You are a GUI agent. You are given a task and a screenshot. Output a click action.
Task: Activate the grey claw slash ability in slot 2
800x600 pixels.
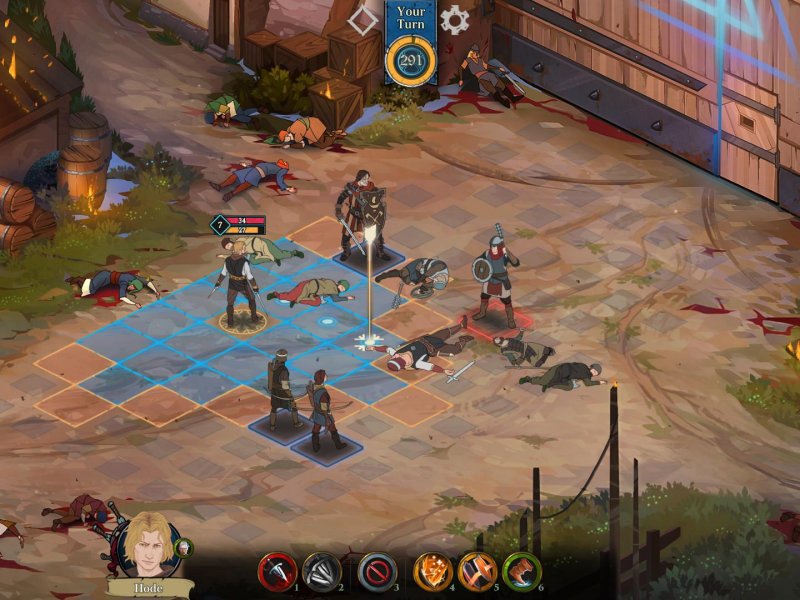click(322, 571)
